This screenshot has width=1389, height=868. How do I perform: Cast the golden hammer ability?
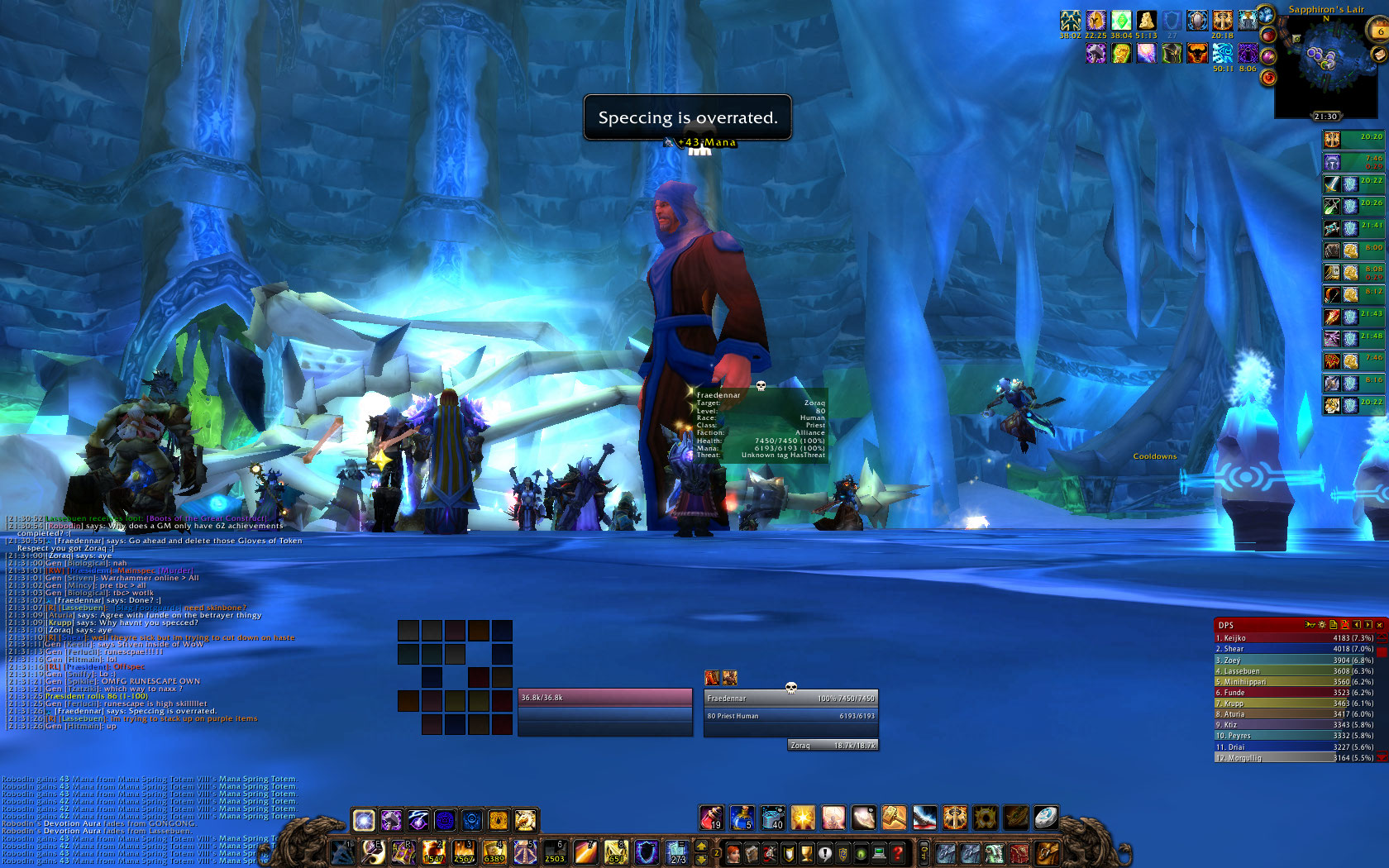(x=894, y=818)
